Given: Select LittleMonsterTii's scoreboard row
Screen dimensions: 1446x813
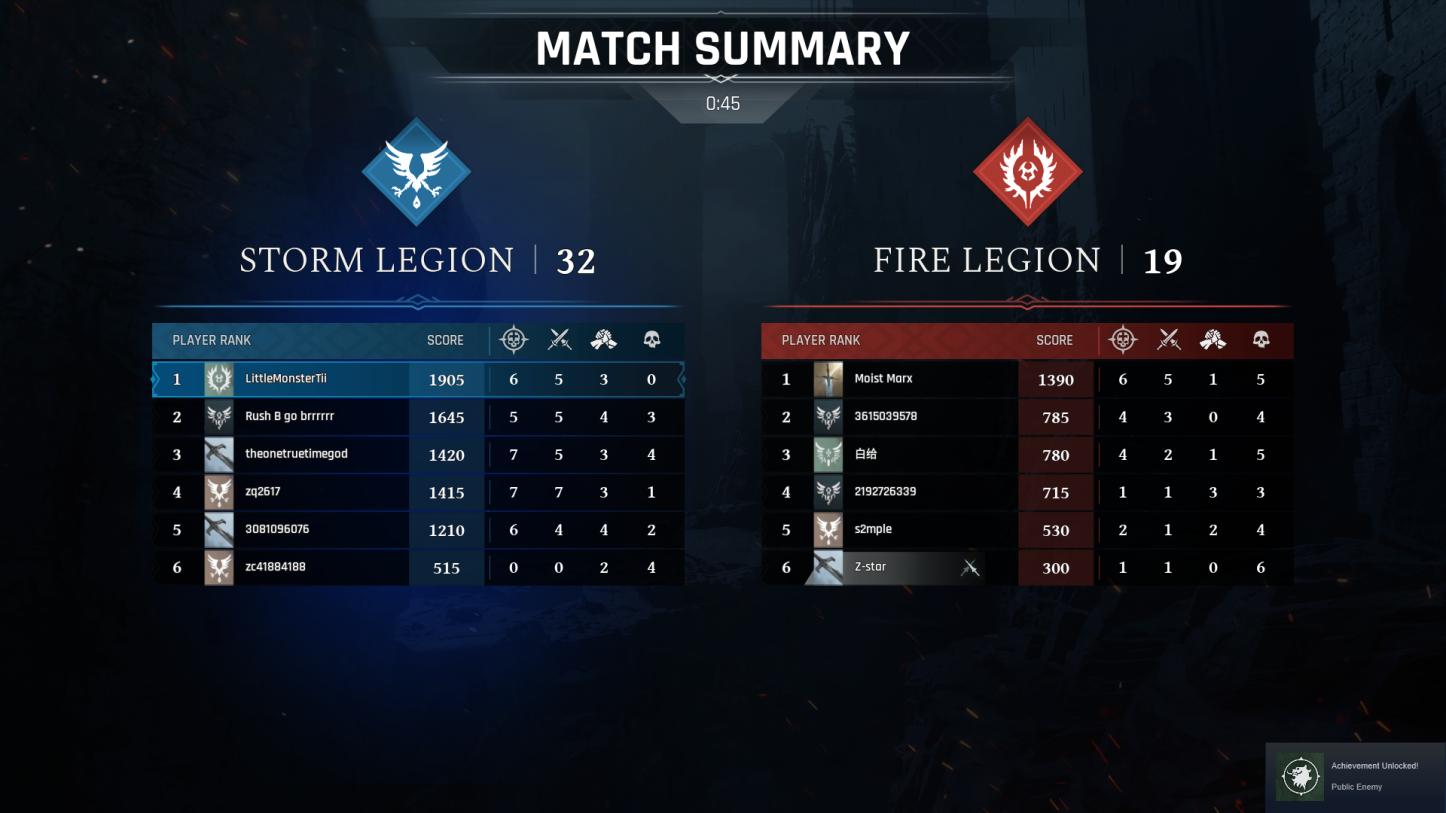Looking at the screenshot, I should click(x=418, y=380).
